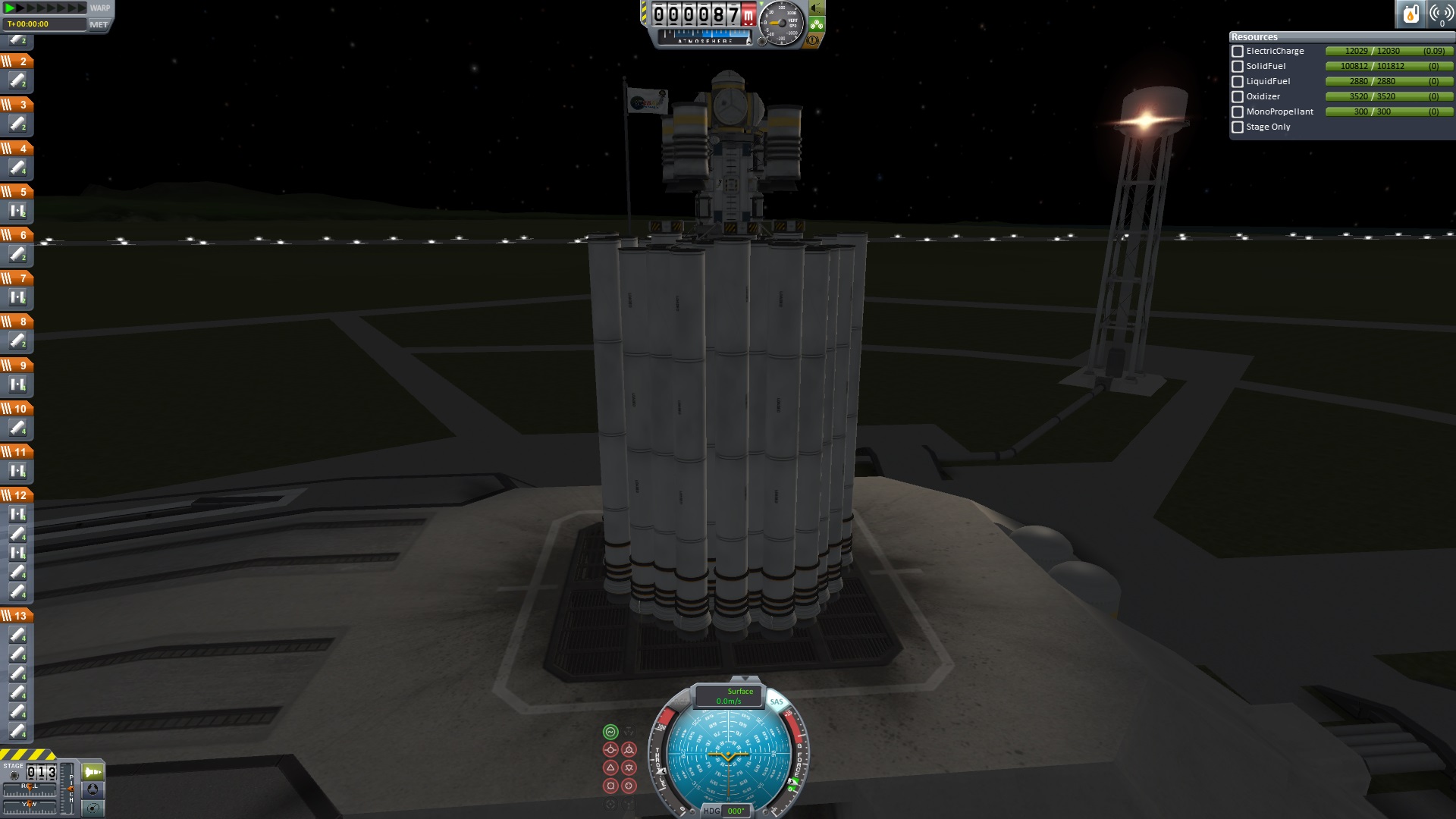
Task: Click the green time warp play arrow
Action: [11, 8]
